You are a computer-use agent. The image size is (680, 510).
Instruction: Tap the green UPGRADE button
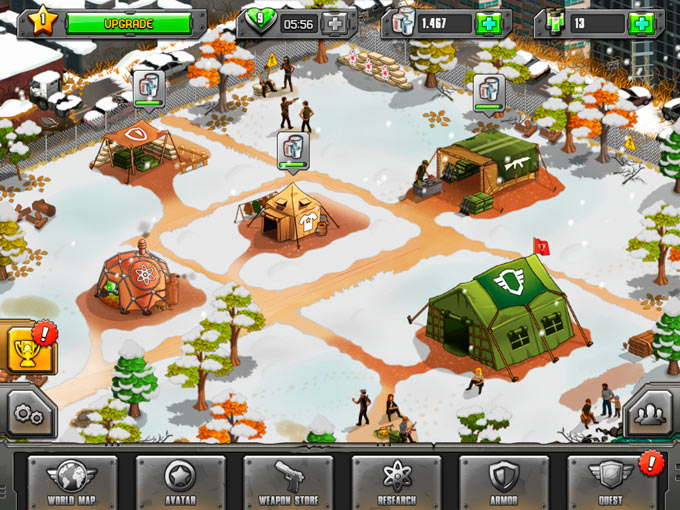click(129, 23)
